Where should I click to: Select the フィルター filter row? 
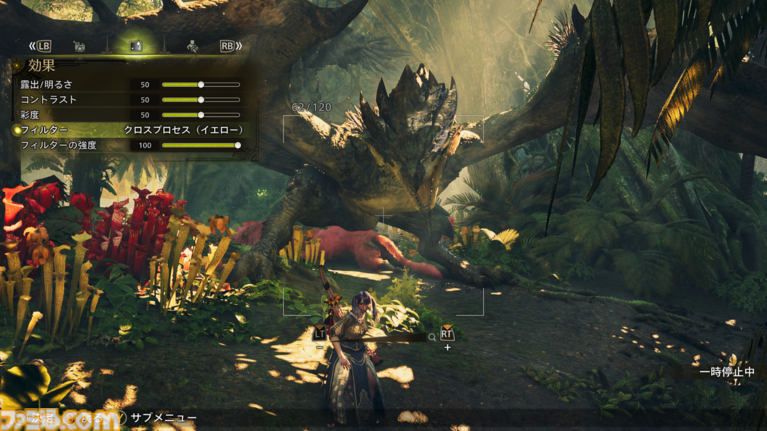pos(130,130)
